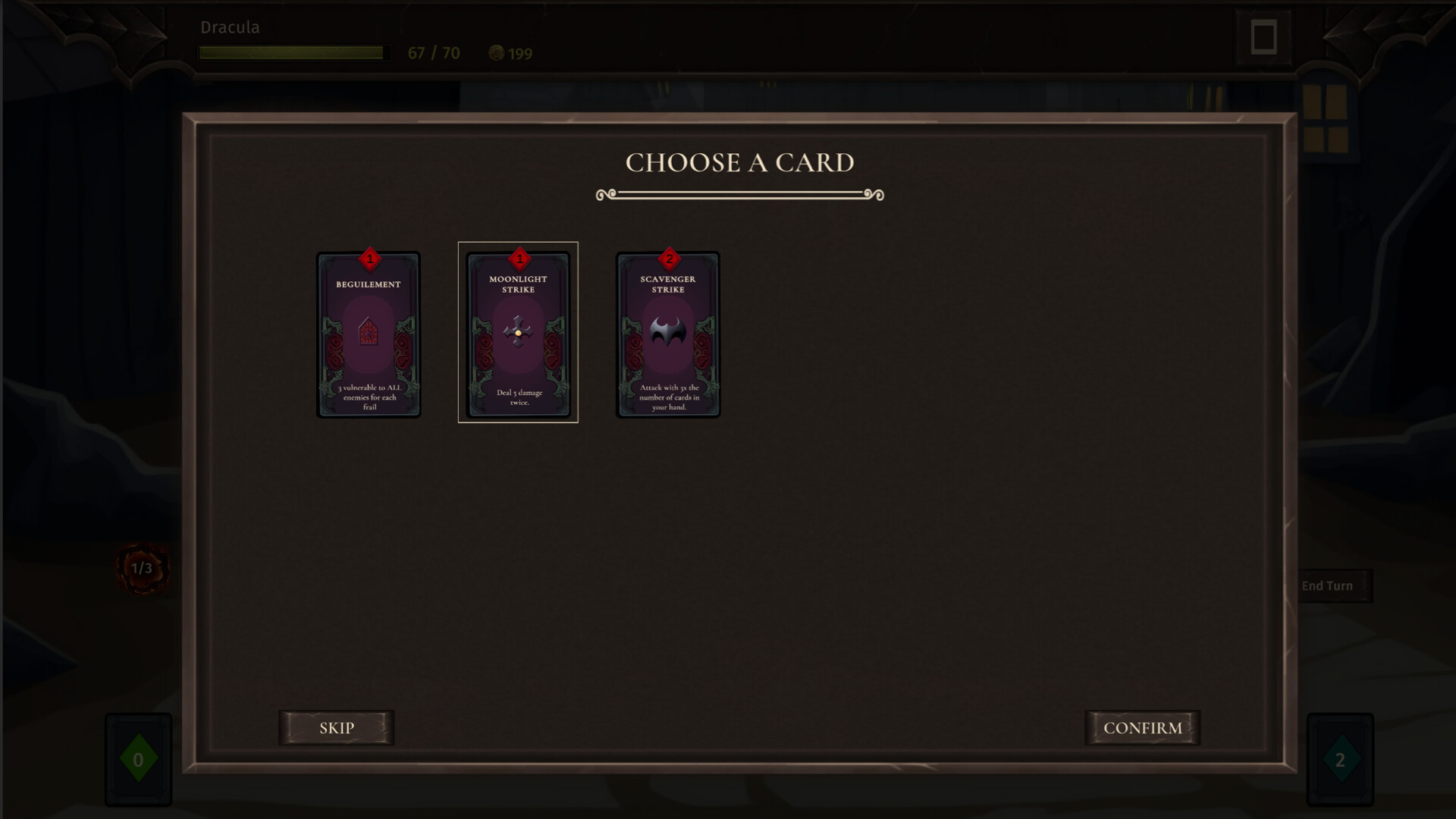Click the End Turn label
Image resolution: width=1456 pixels, height=819 pixels.
coord(1327,585)
